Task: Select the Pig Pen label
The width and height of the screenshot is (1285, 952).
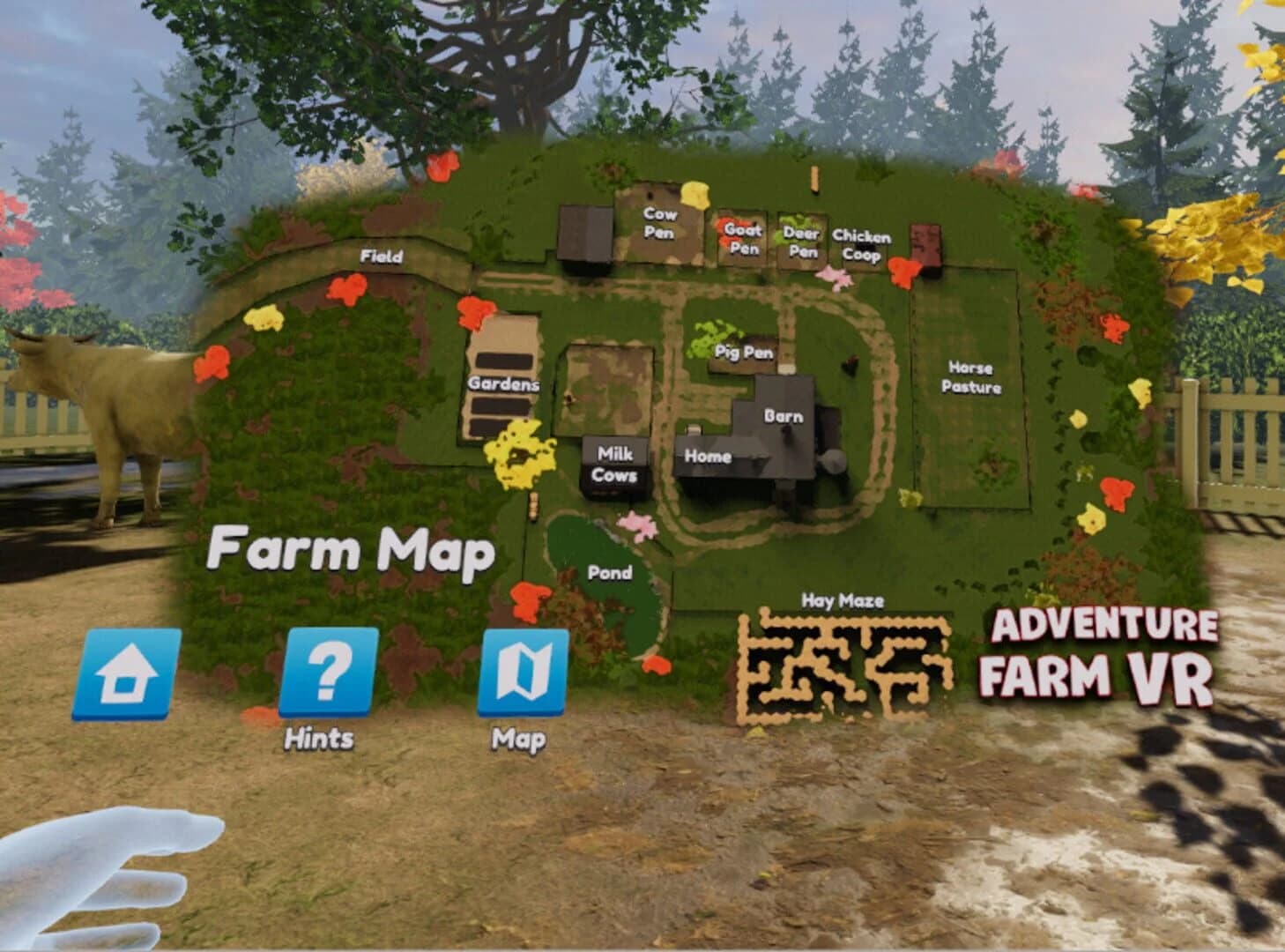Action: coord(743,353)
